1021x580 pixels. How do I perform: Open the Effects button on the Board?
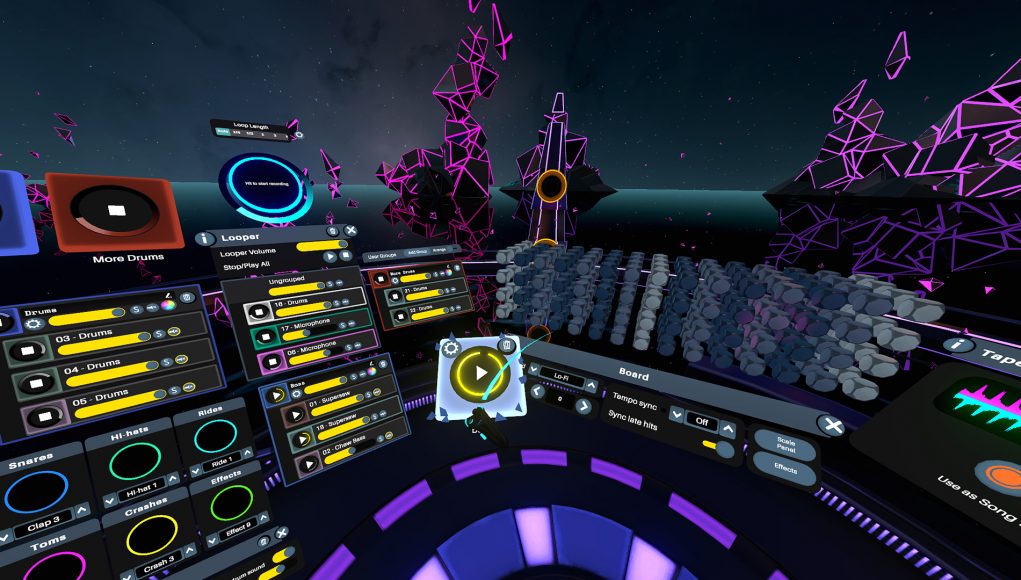(x=783, y=466)
